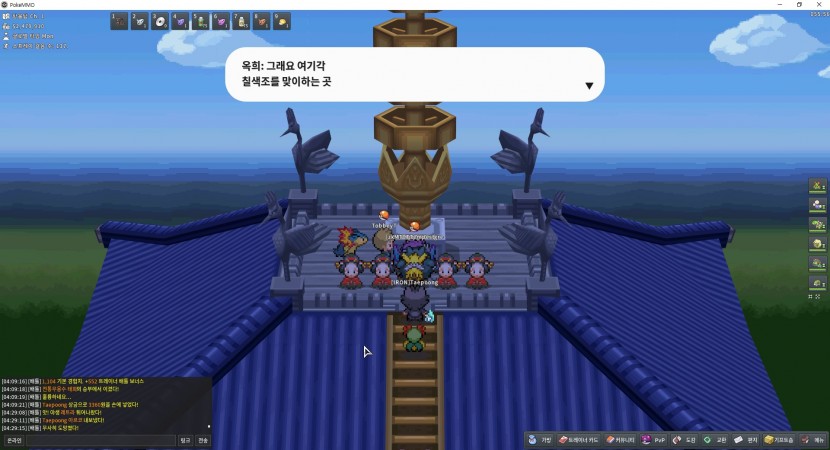Image resolution: width=830 pixels, height=450 pixels.
Task: Open the PvP menu
Action: 654,440
